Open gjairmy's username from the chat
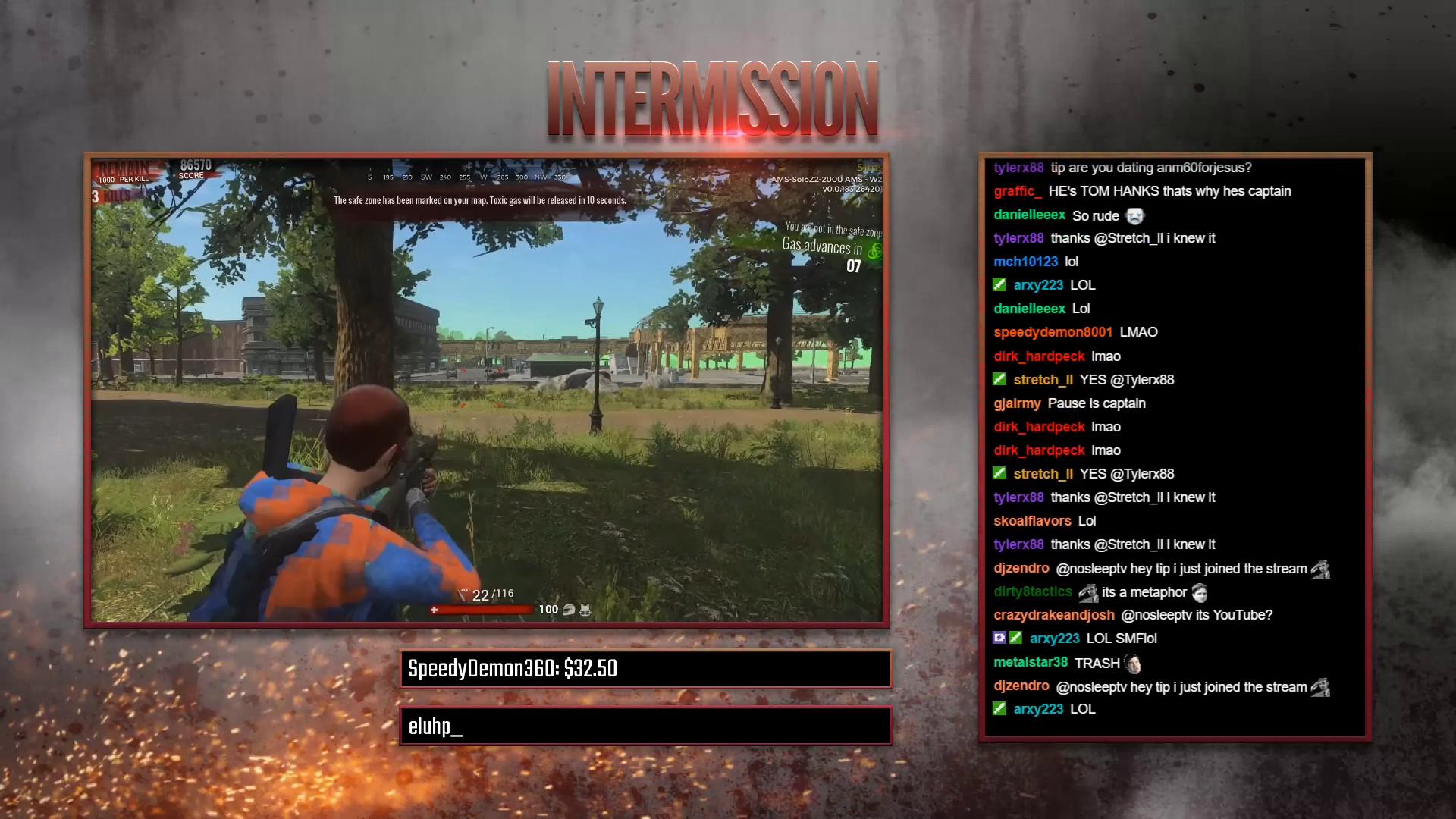This screenshot has width=1456, height=819. click(x=1018, y=403)
